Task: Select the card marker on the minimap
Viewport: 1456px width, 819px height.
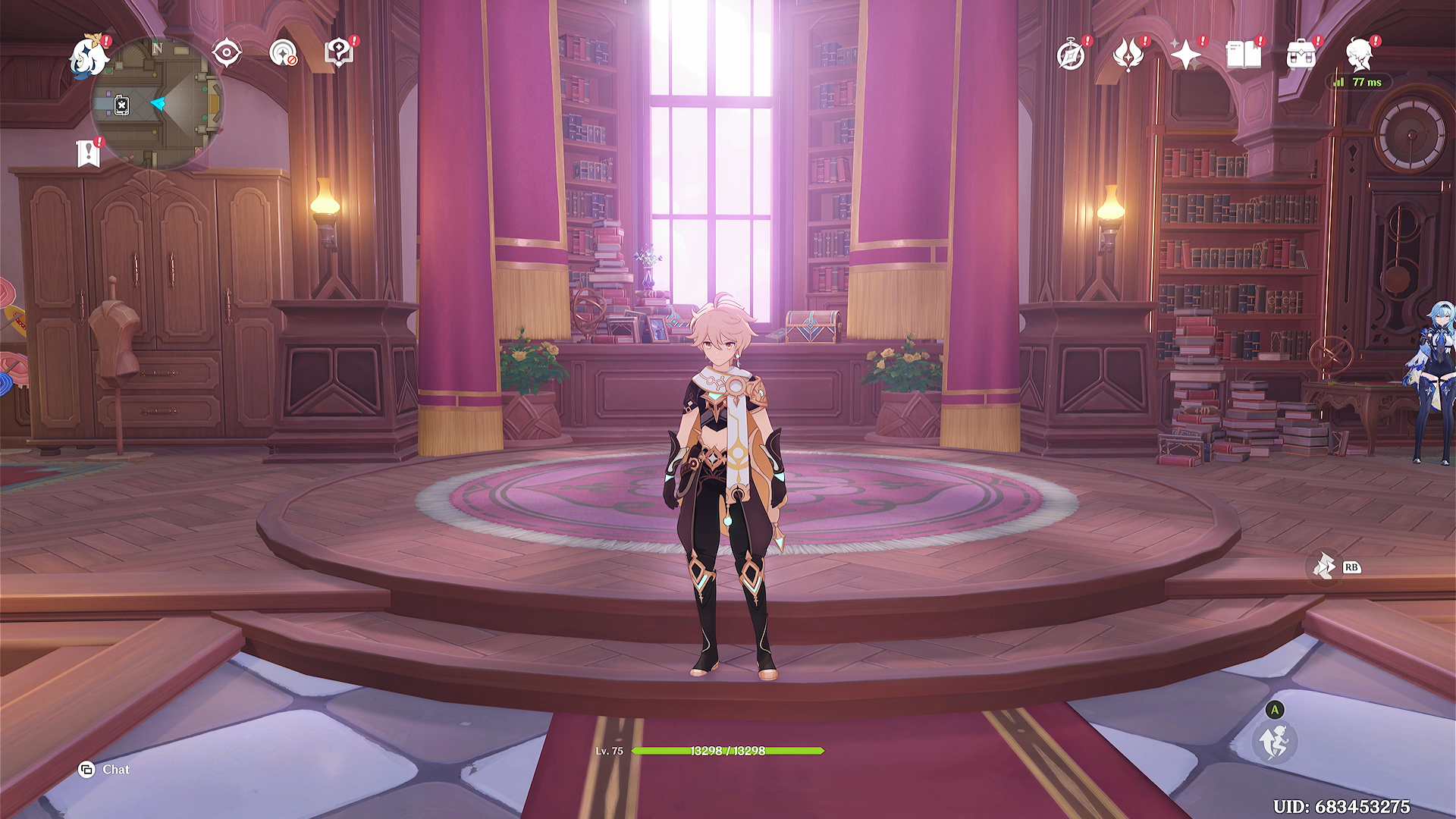Action: tap(121, 105)
